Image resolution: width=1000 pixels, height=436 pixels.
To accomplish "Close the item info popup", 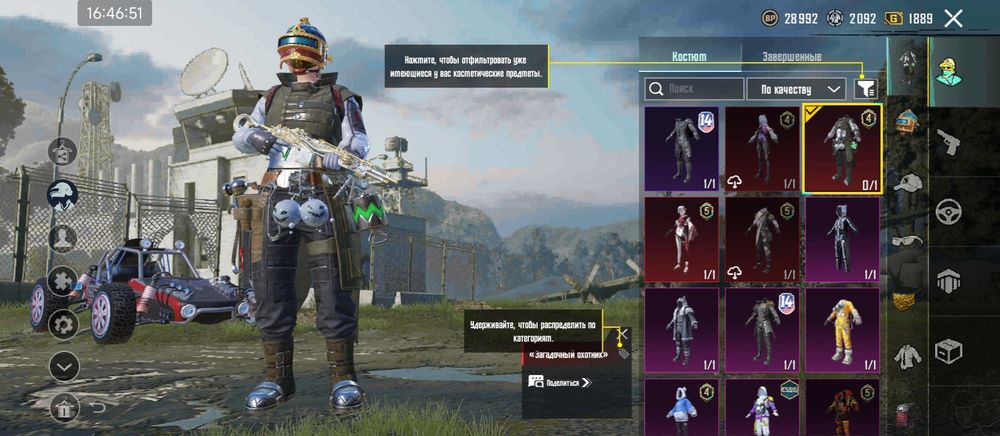I will [622, 335].
